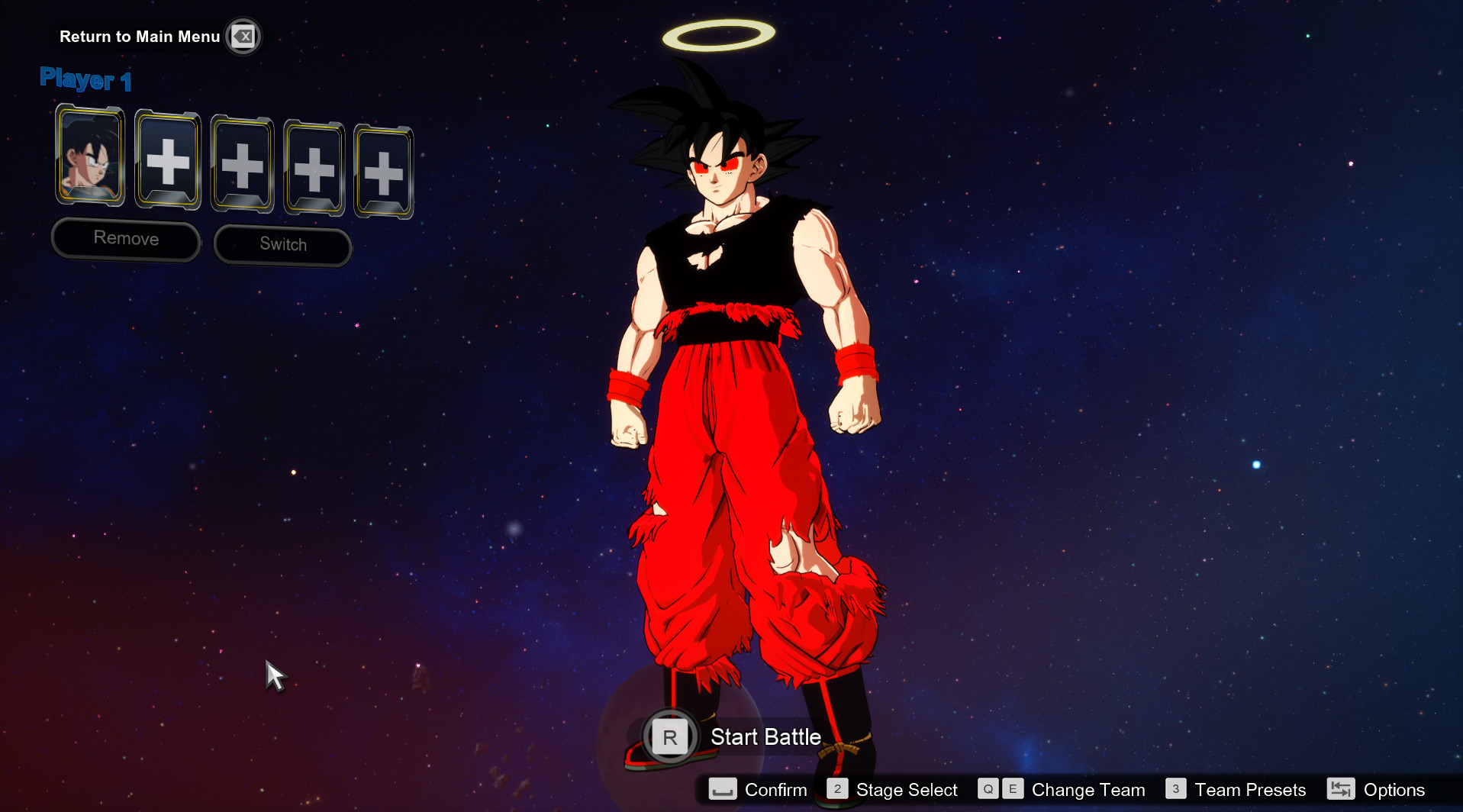
Task: Open Stage Select from the bottom bar
Action: [x=906, y=790]
